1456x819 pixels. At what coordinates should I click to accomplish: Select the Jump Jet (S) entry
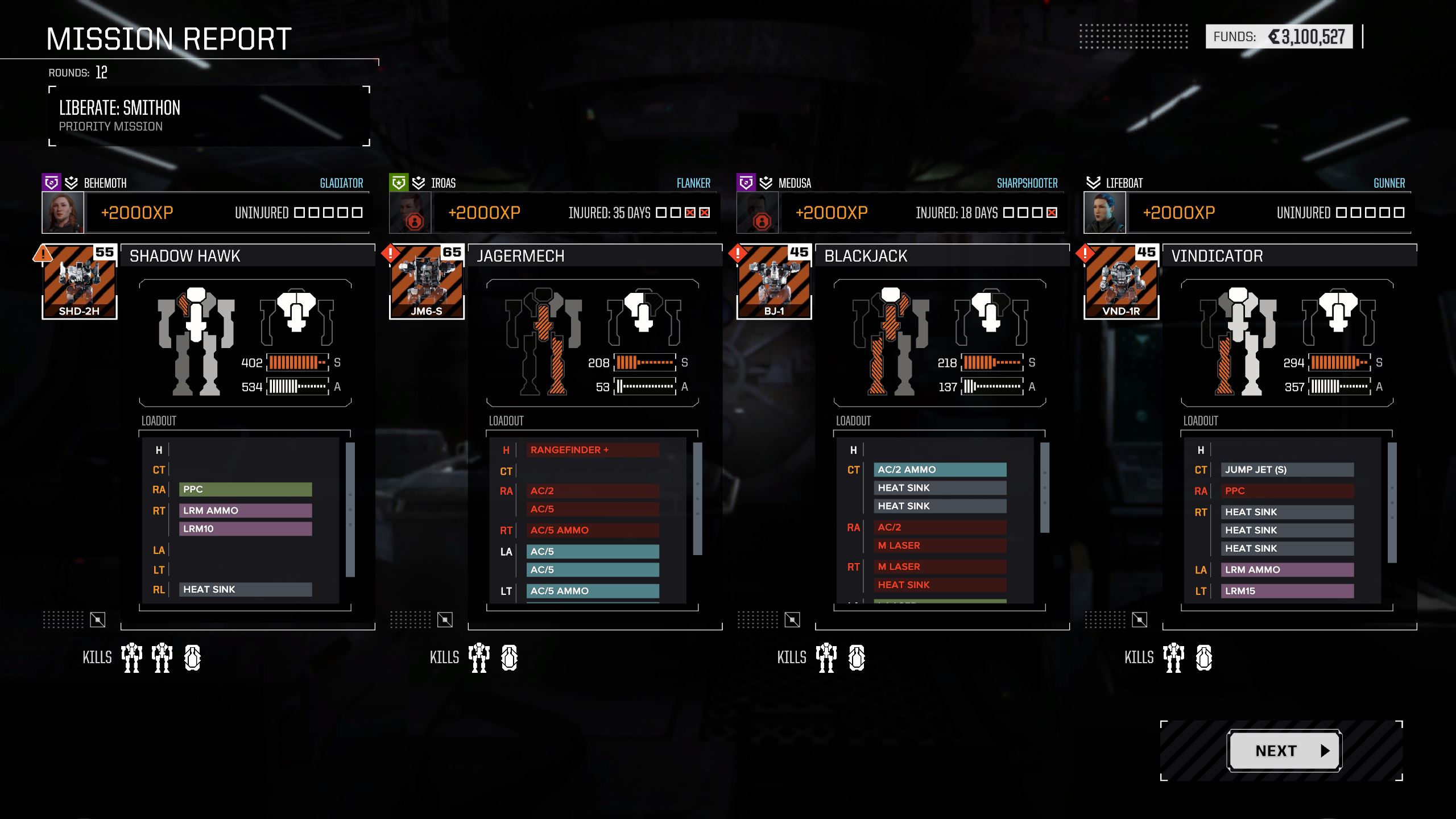point(1287,470)
